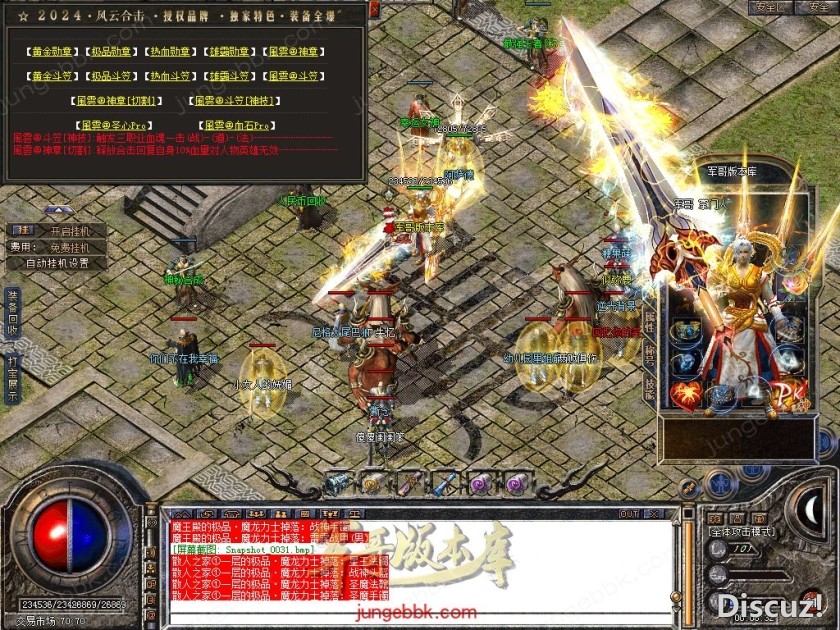
Task: Switch to the 属性 tab in character panel
Action: coord(648,320)
